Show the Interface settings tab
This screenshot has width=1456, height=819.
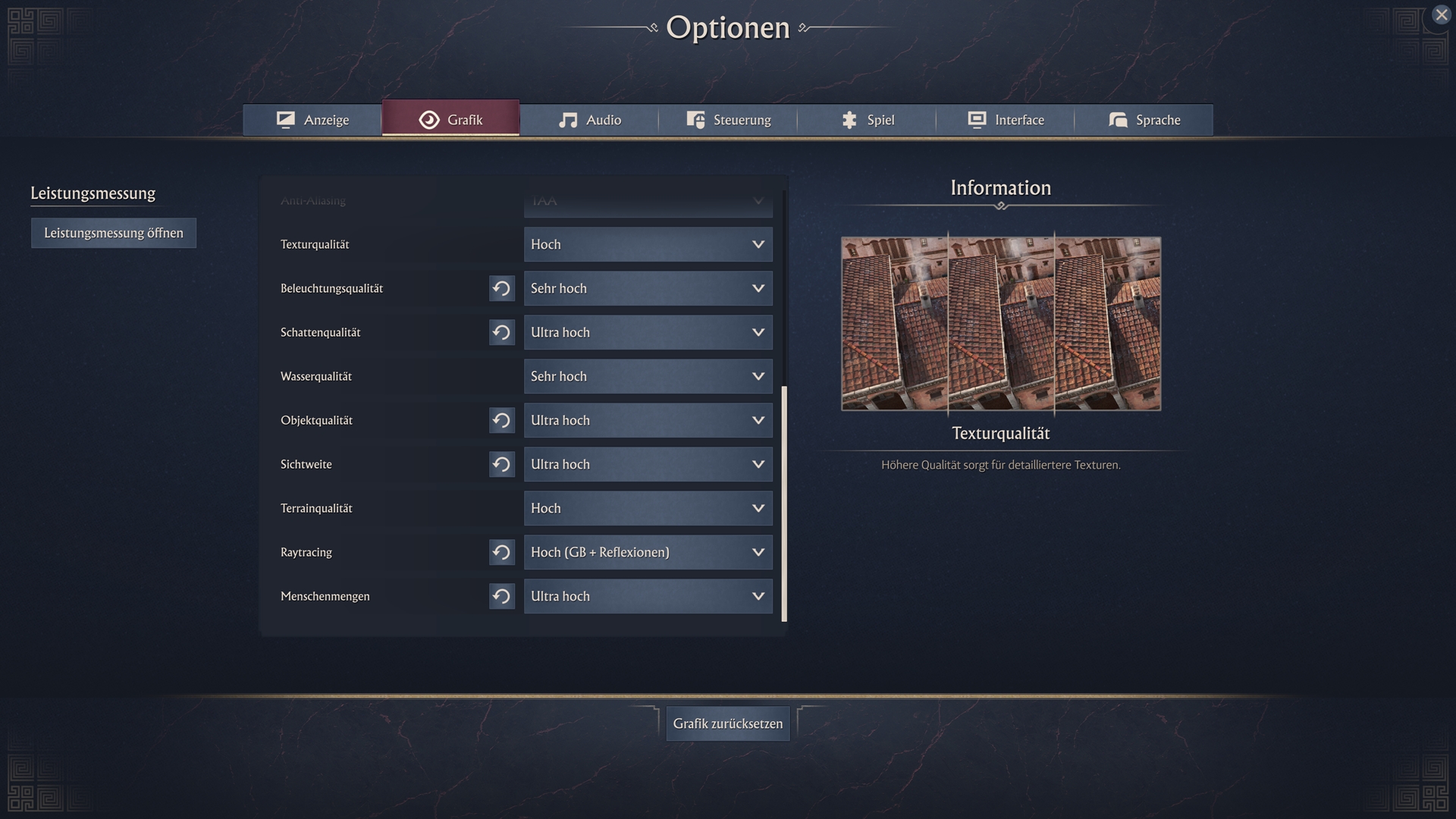click(x=1006, y=120)
